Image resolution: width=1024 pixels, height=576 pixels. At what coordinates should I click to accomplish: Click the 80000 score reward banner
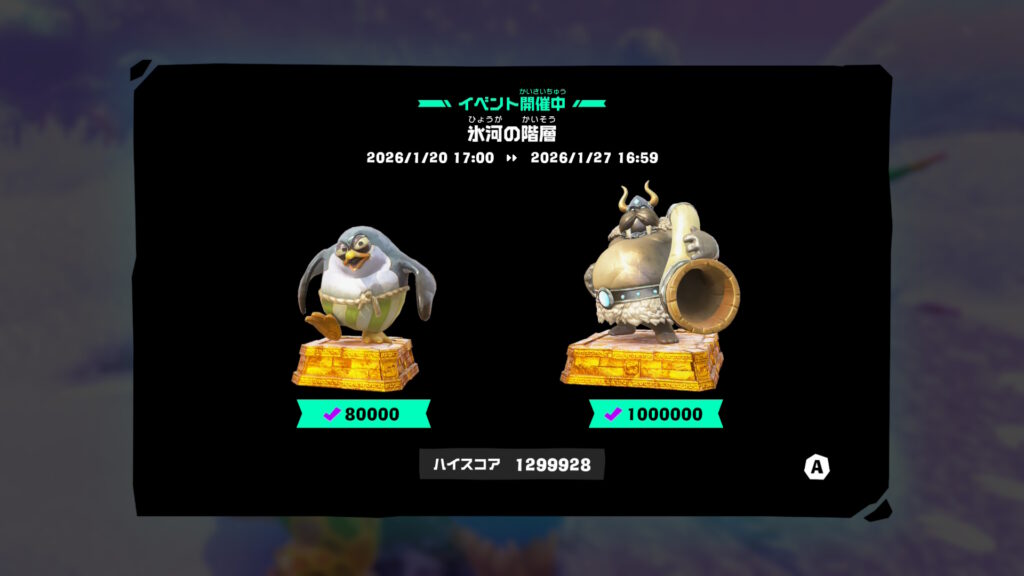pyautogui.click(x=364, y=413)
